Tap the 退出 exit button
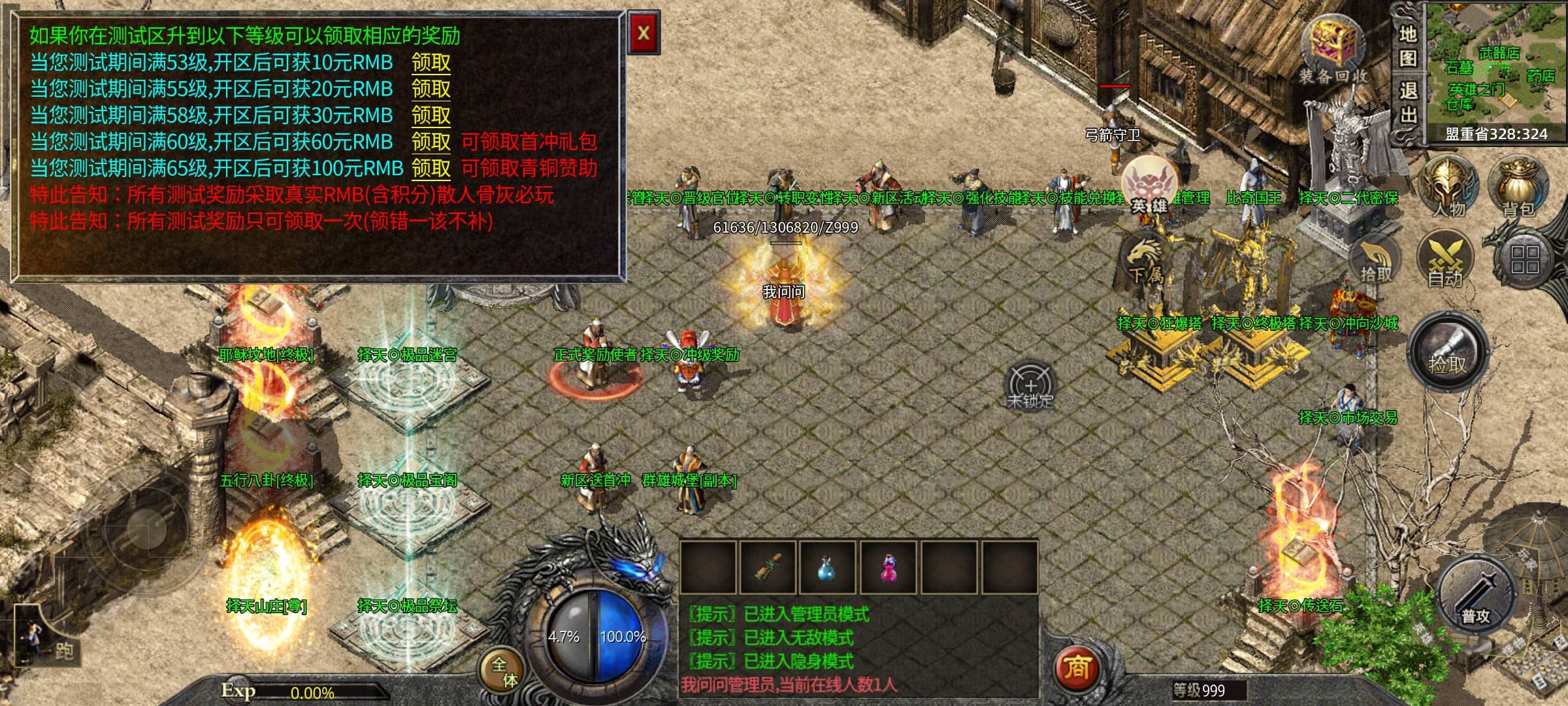 point(1407,103)
